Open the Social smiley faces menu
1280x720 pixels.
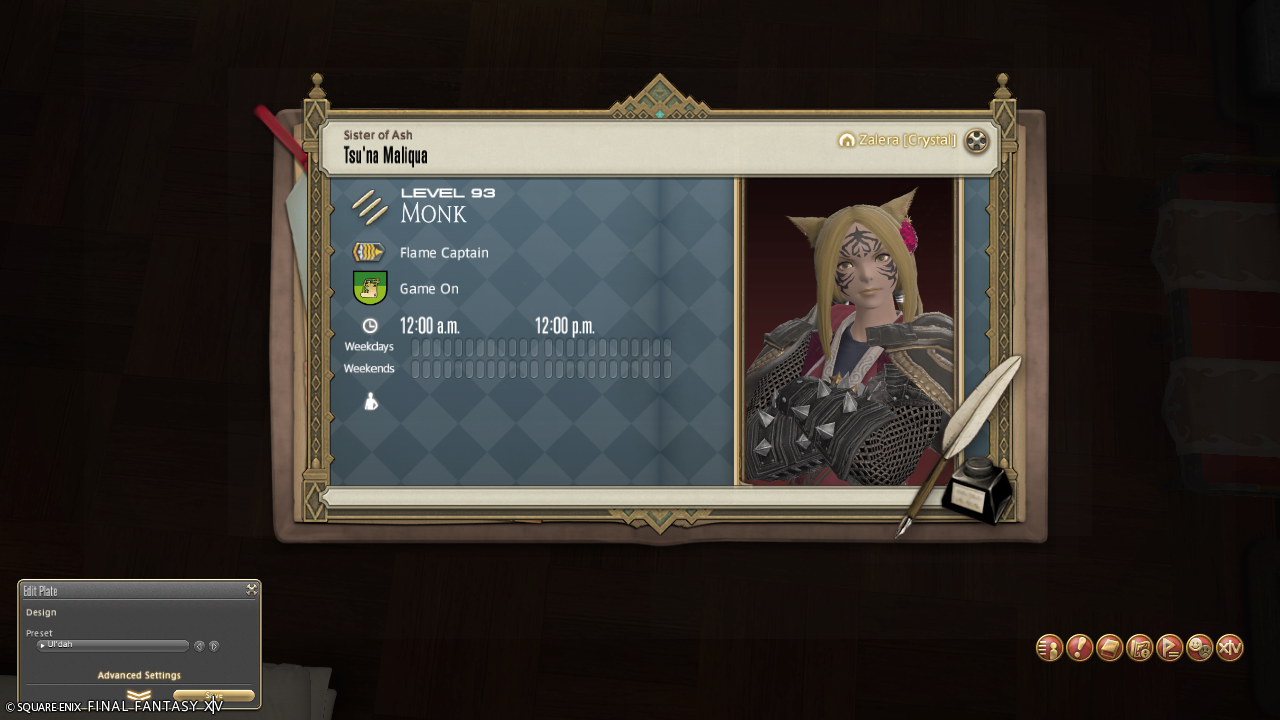[x=1199, y=648]
